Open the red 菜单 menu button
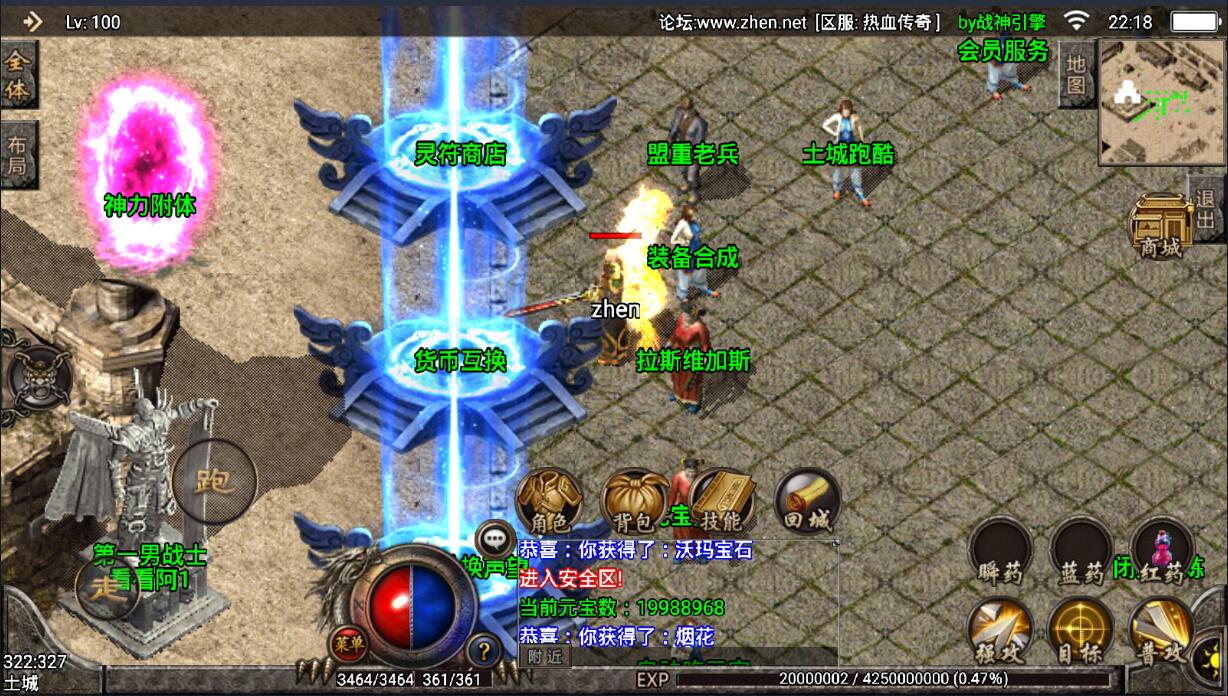 [349, 642]
